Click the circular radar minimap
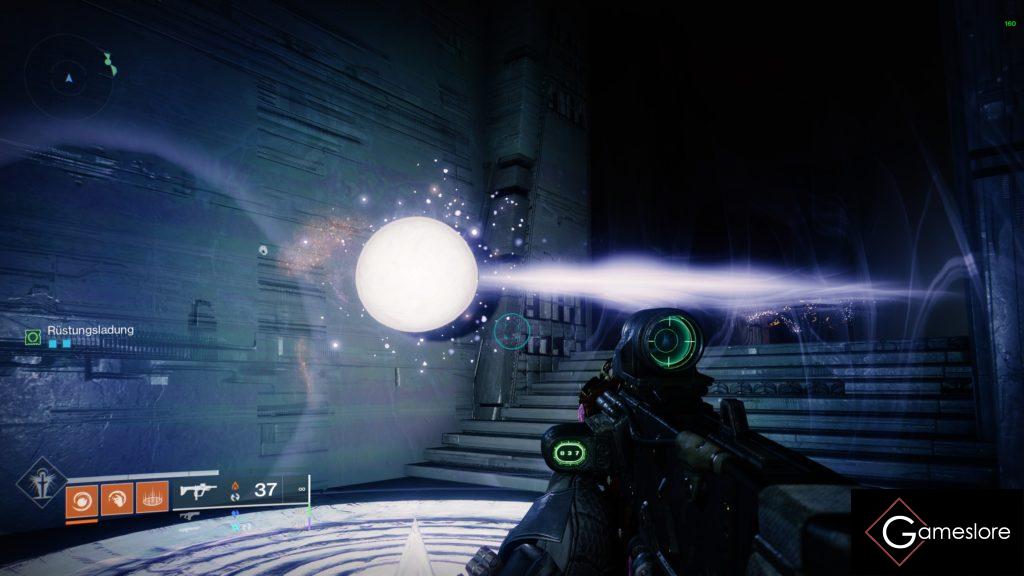1024x576 pixels. [x=69, y=76]
